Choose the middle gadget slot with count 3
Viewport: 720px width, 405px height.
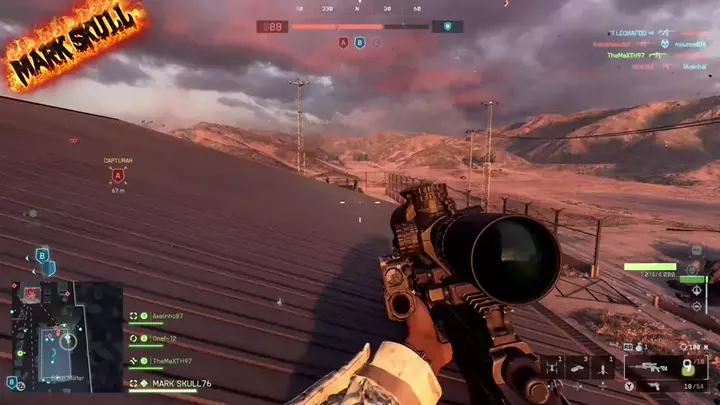[579, 368]
